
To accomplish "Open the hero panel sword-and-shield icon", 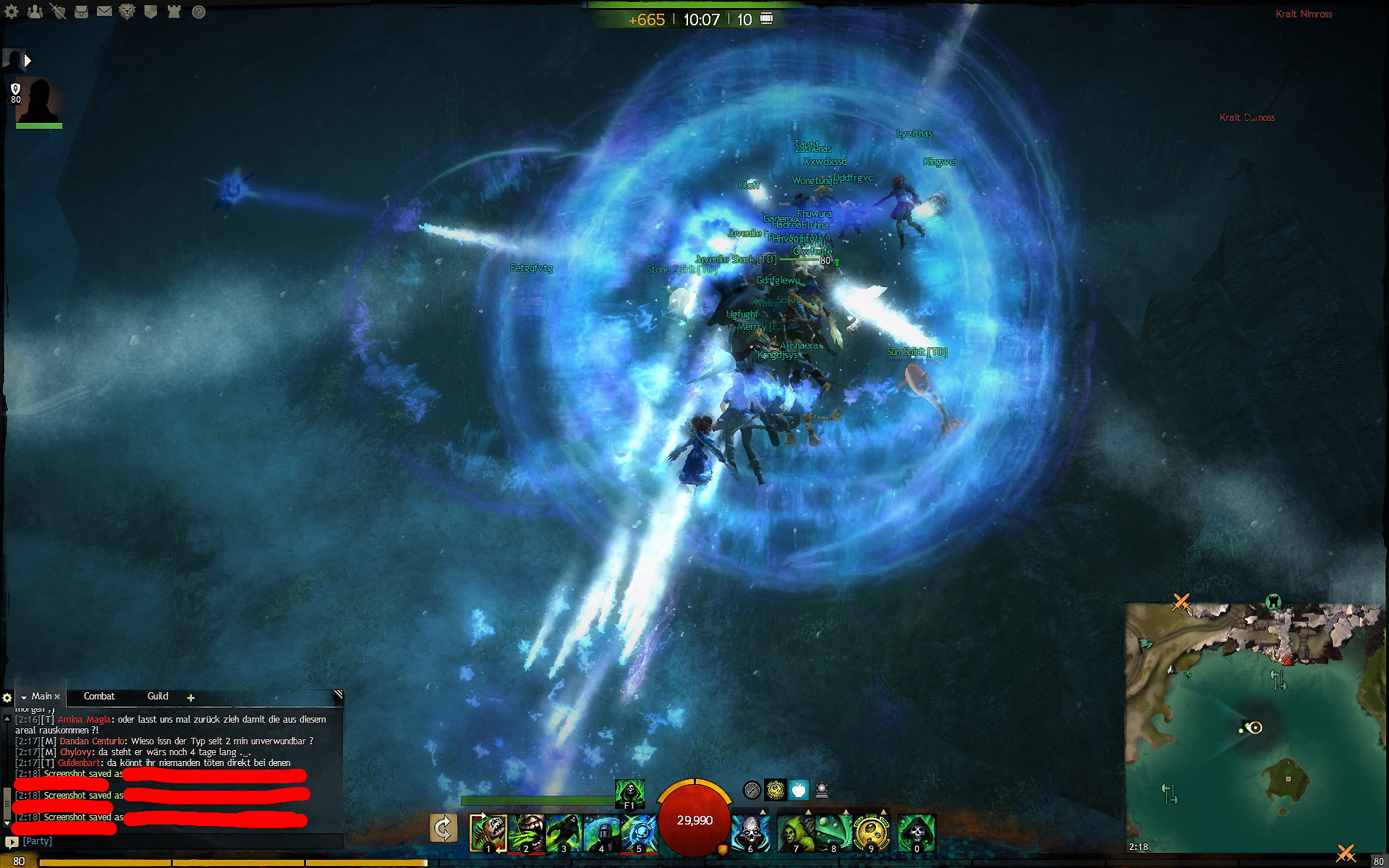I will 59,12.
